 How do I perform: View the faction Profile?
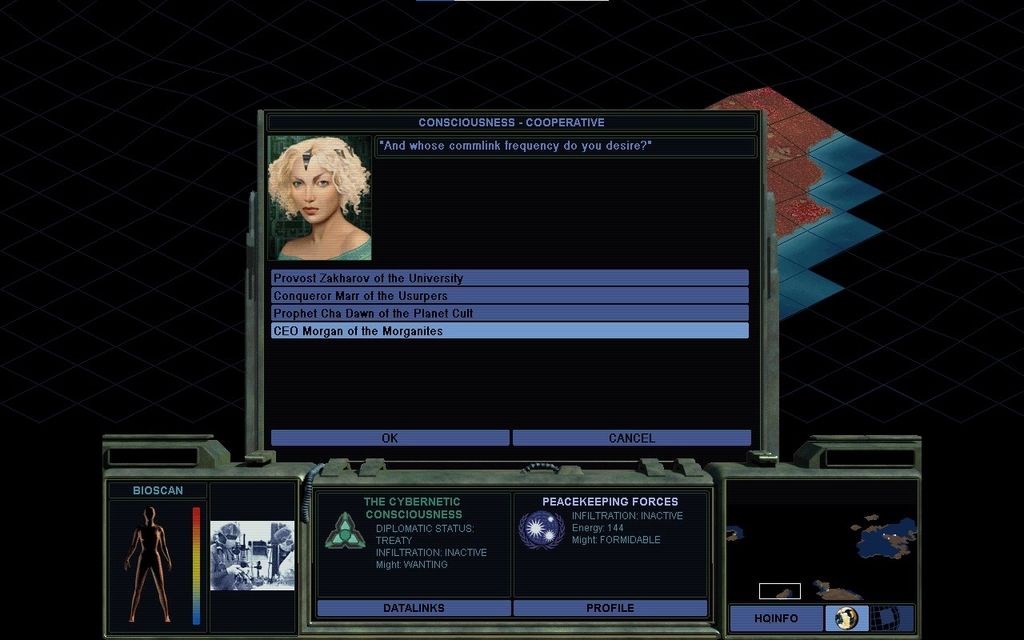[x=610, y=608]
